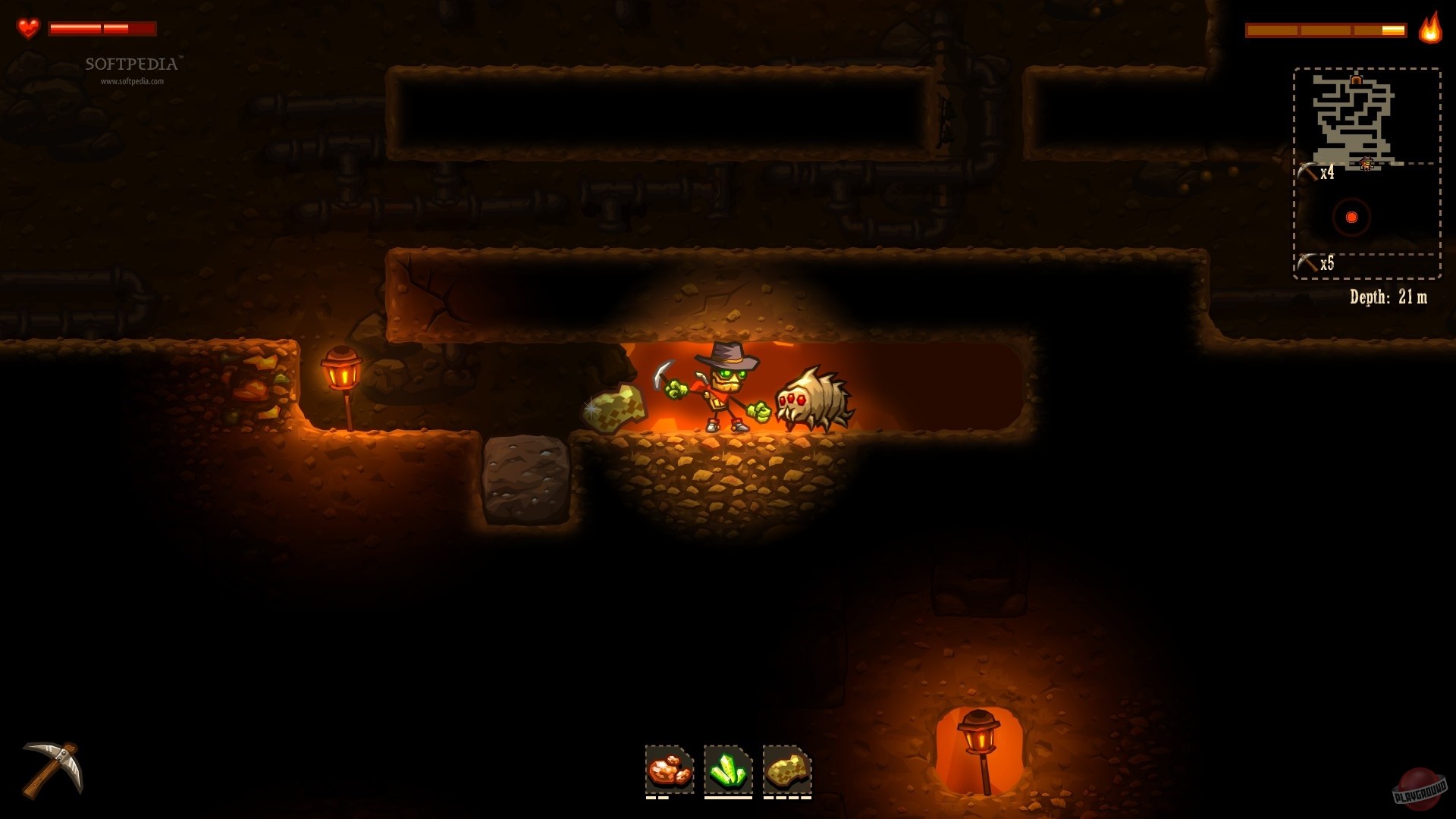This screenshot has width=1456, height=819.
Task: Click the heart icon beside the health bar
Action: pos(27,28)
